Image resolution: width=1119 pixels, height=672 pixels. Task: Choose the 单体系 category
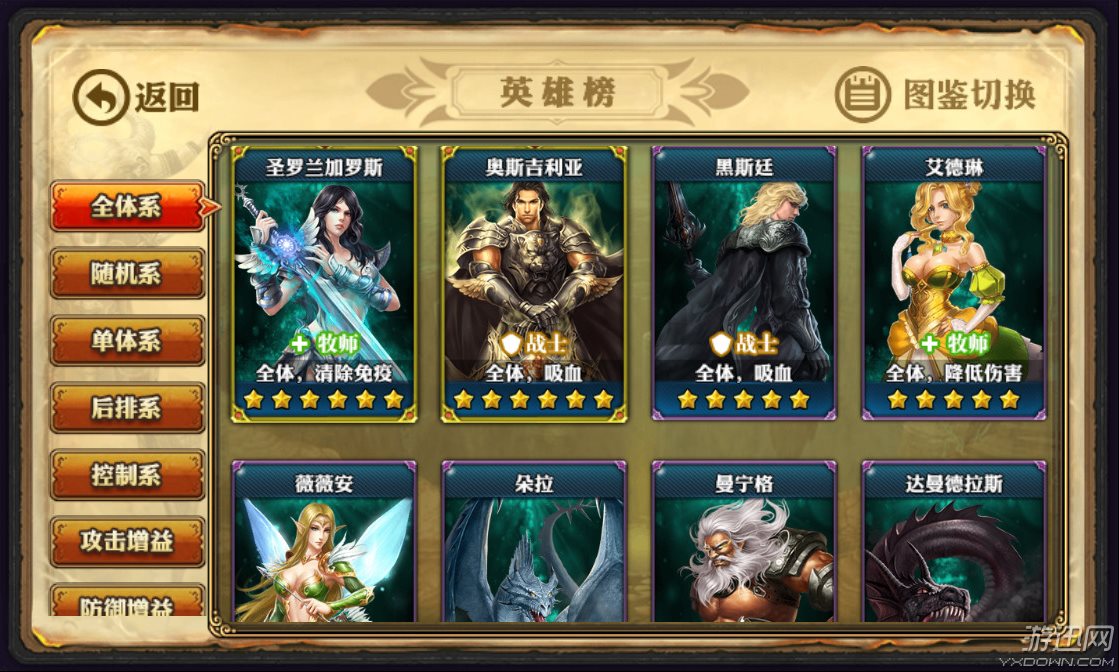pyautogui.click(x=127, y=341)
